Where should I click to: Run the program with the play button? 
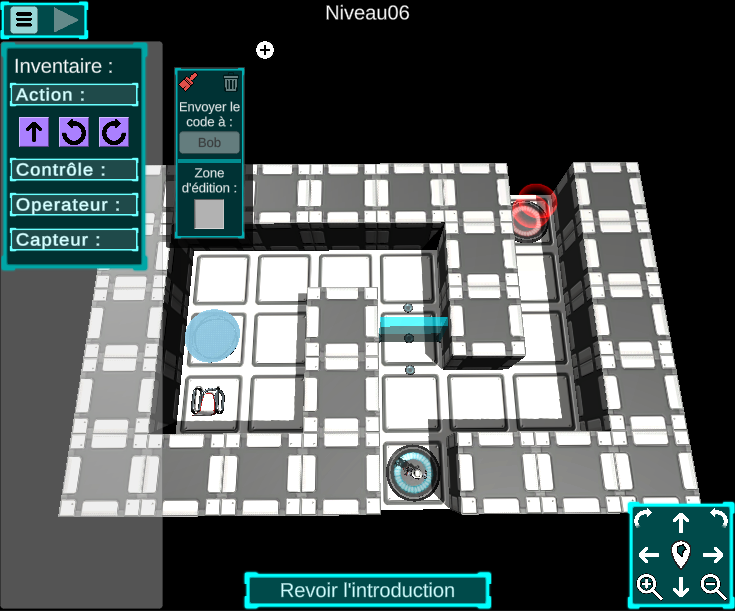[66, 19]
